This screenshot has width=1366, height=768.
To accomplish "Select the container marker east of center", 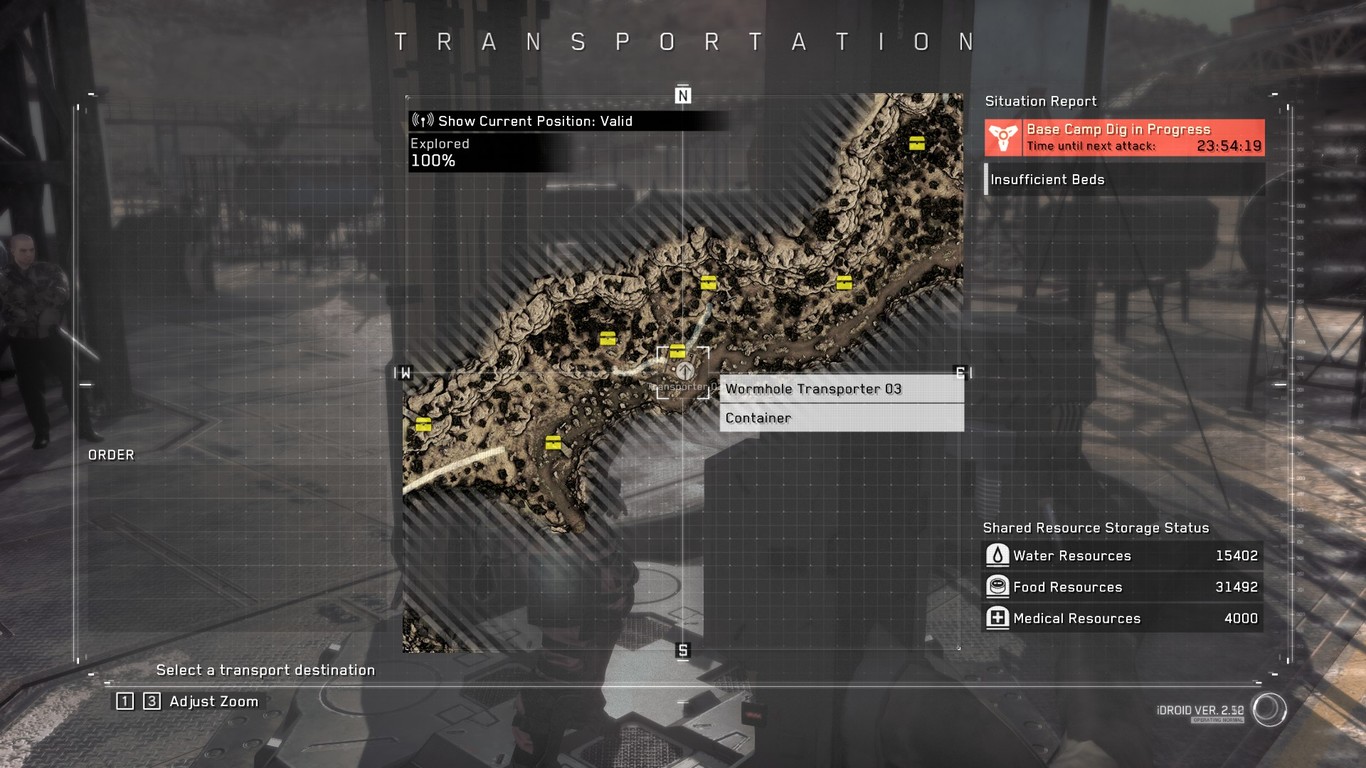I will tap(843, 283).
